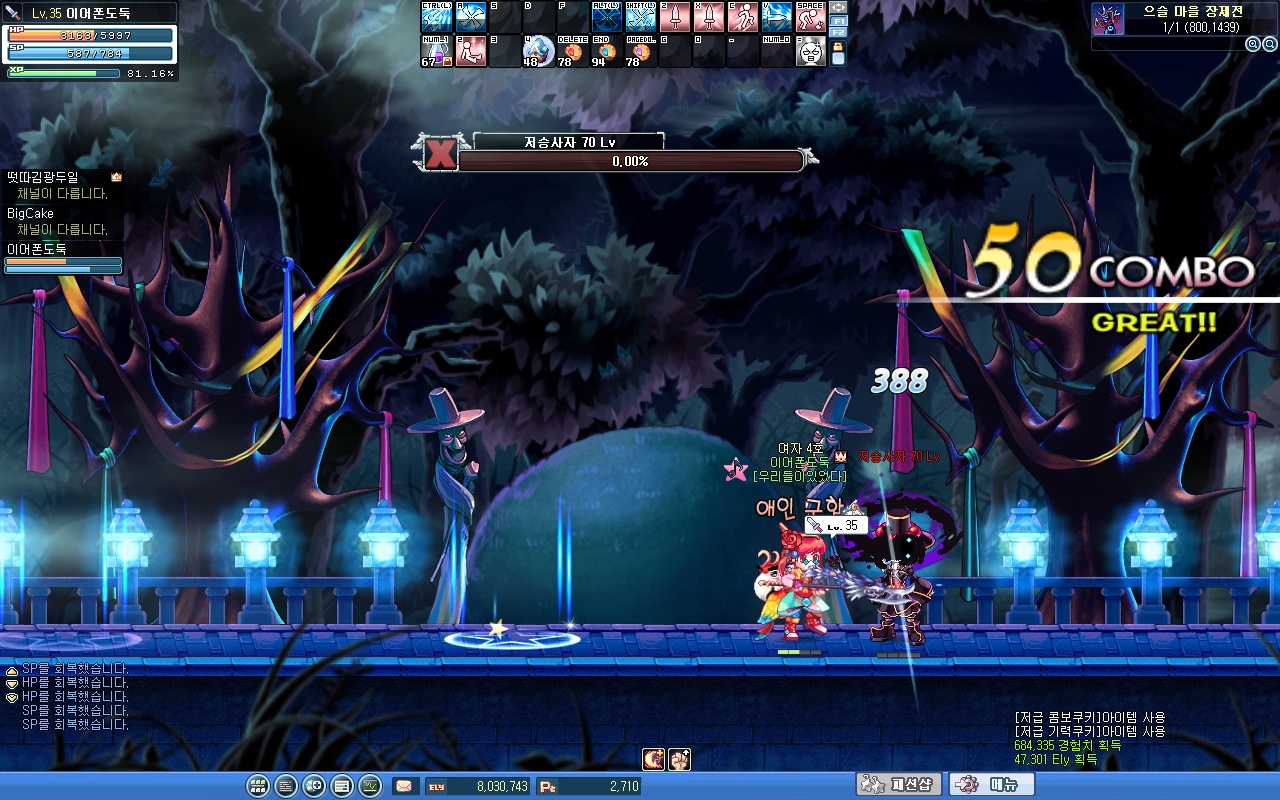The image size is (1280, 800).
Task: Use the purple potion in the NUM_1 slot
Action: coord(437,51)
